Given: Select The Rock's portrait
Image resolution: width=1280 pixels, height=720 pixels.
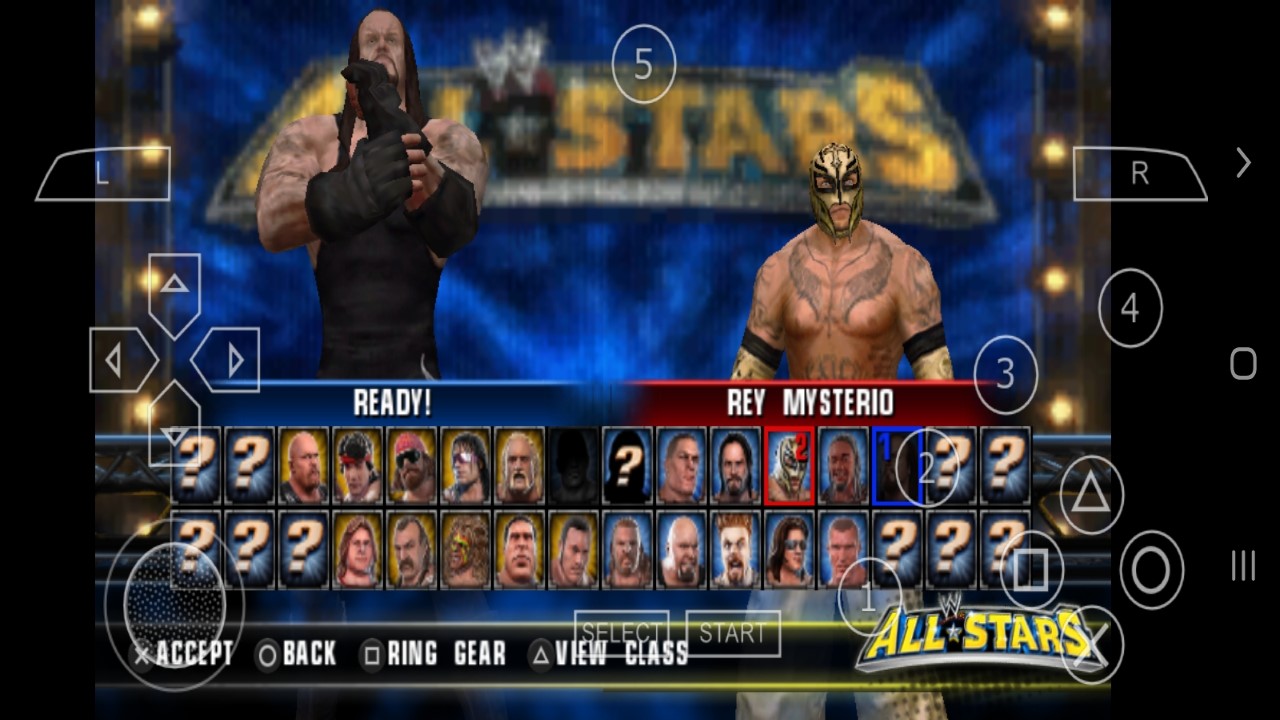Looking at the screenshot, I should click(x=574, y=550).
